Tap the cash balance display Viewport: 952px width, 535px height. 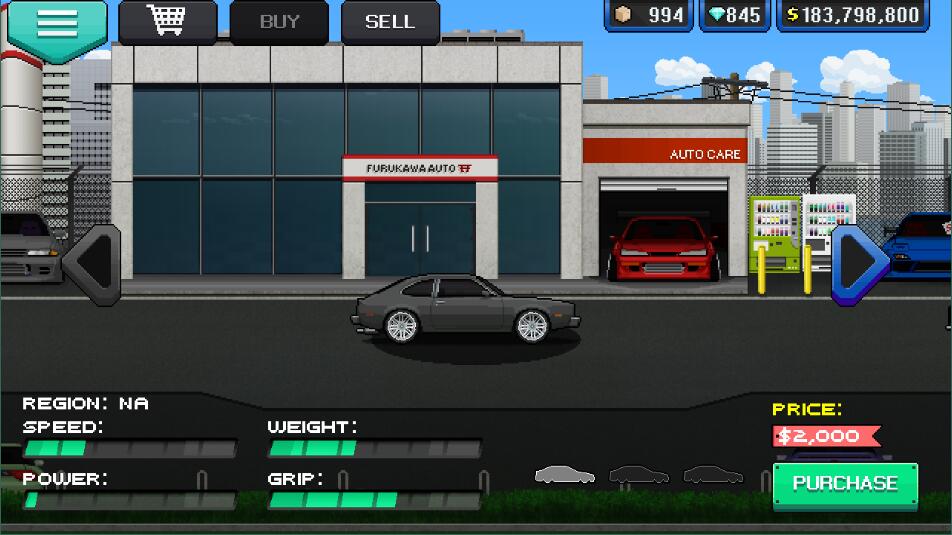point(853,15)
